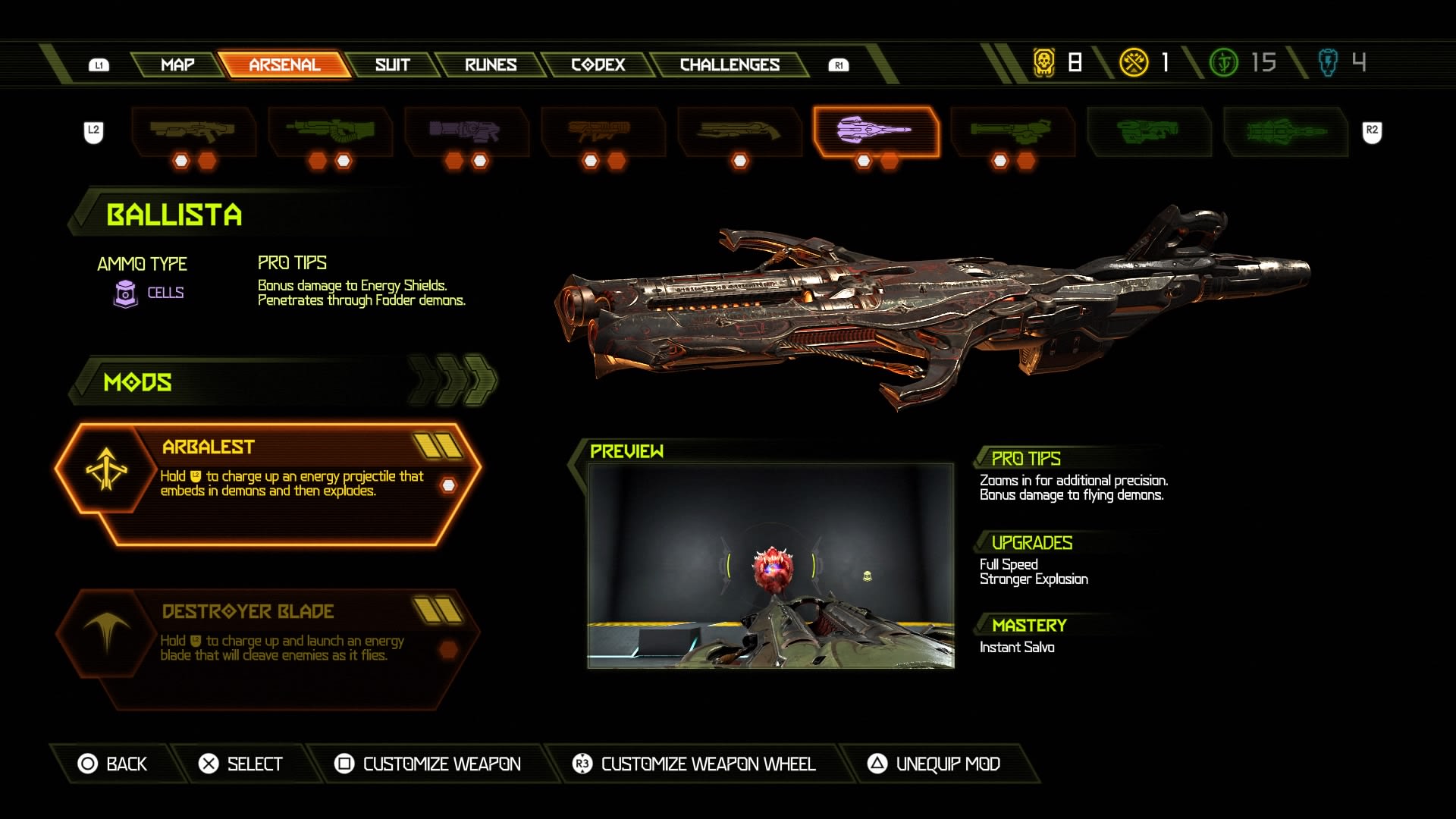Image resolution: width=1456 pixels, height=819 pixels.
Task: Open the Arsenal tab
Action: pyautogui.click(x=284, y=65)
